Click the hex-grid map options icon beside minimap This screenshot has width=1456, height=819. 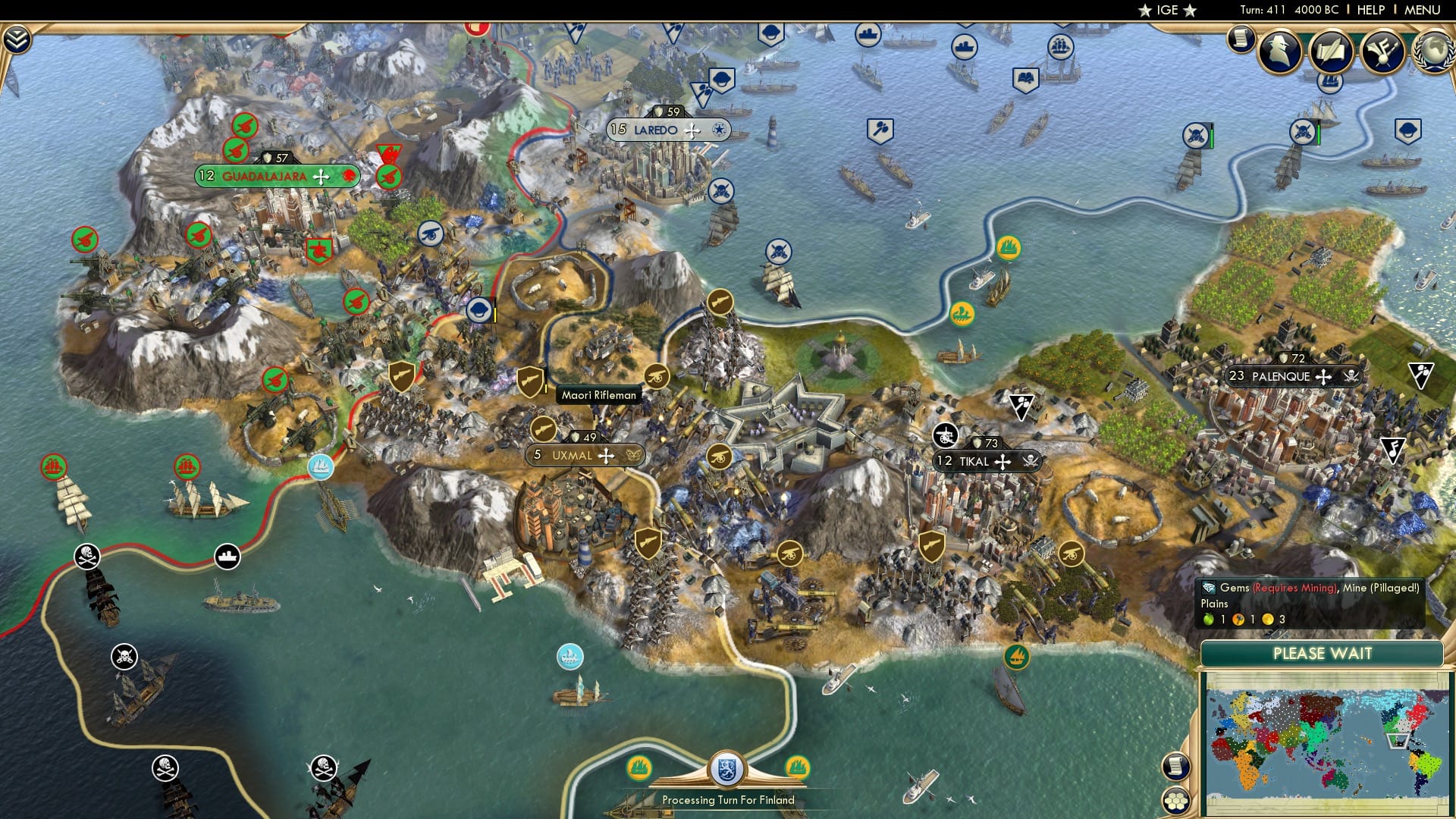coord(1176,801)
